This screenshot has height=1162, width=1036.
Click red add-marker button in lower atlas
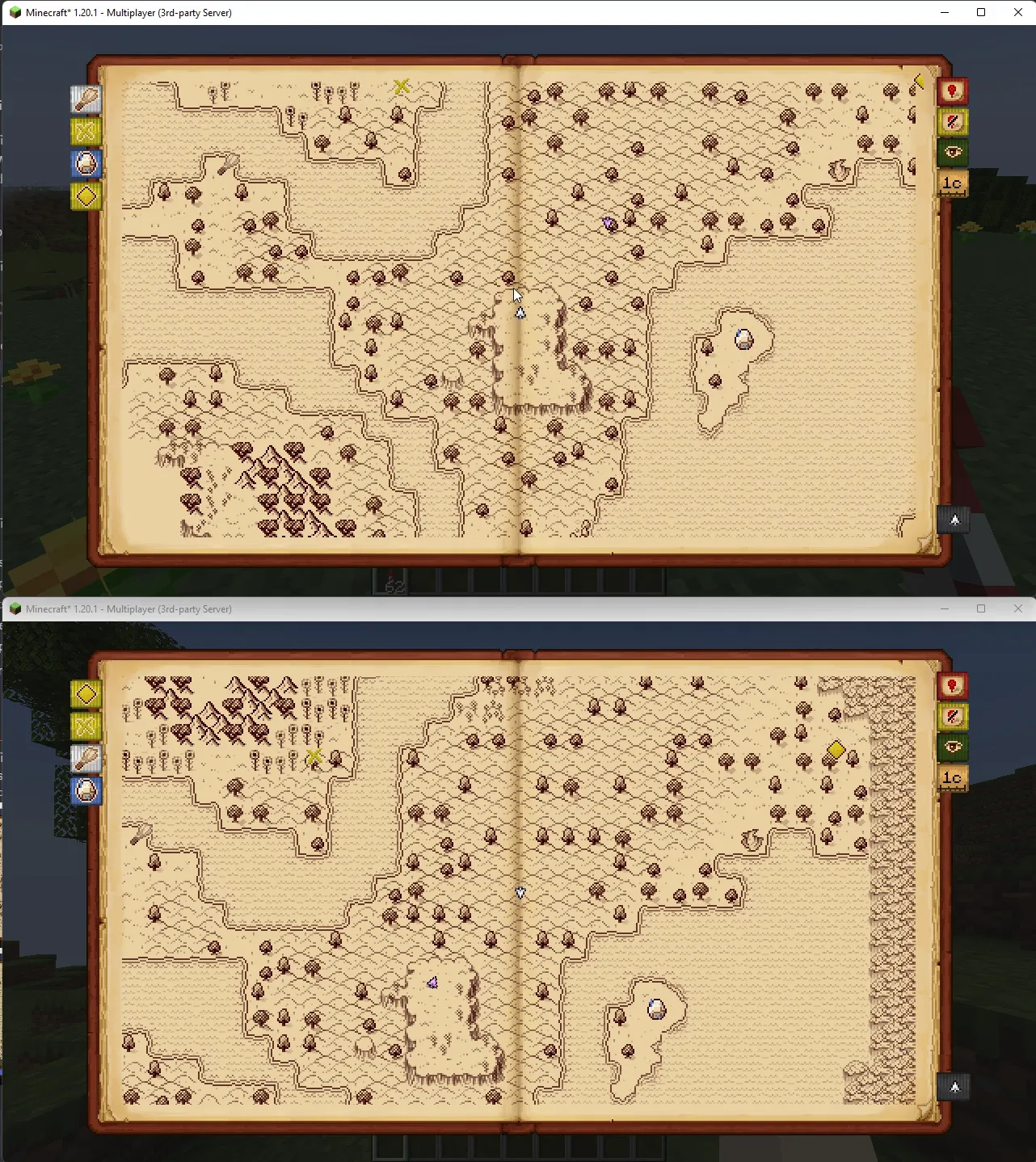[953, 686]
